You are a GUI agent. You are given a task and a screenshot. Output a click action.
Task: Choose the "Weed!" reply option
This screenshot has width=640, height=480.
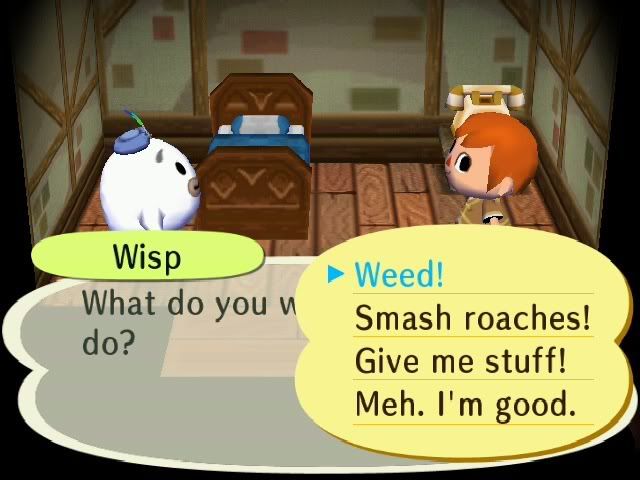tap(399, 275)
